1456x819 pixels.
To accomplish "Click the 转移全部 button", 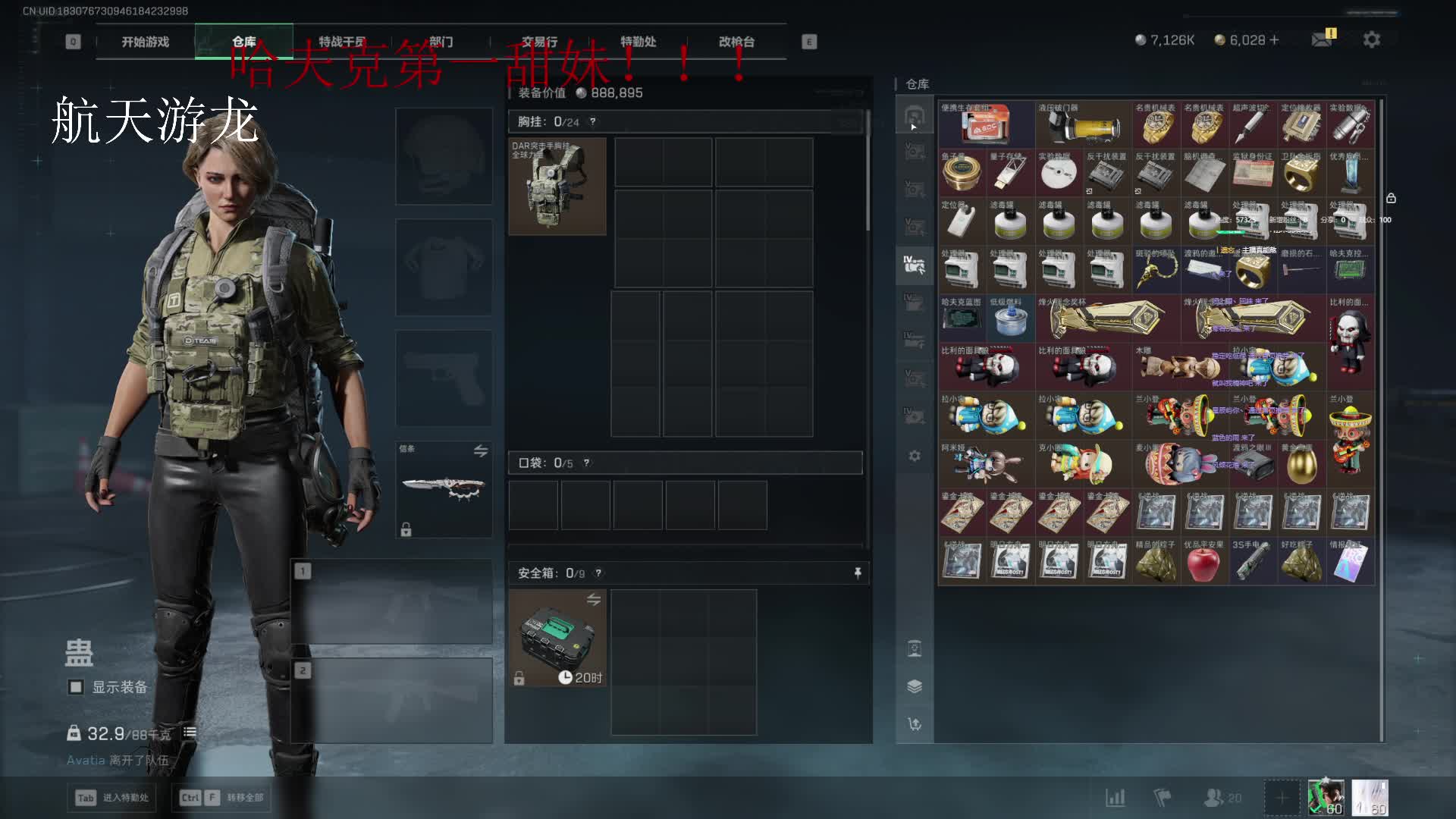I will [x=221, y=798].
